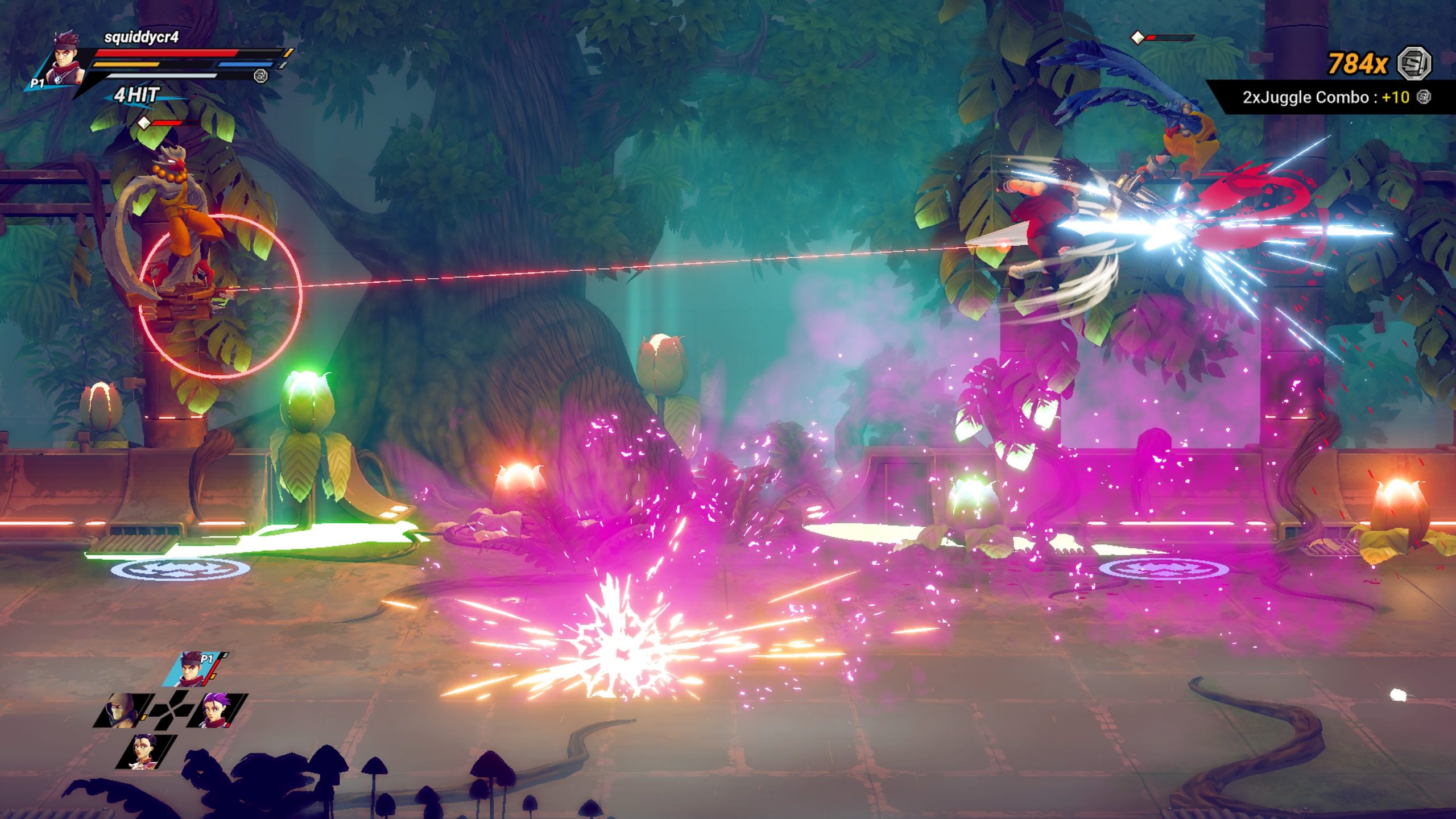This screenshot has height=819, width=1456.
Task: Click the coin currency icon beside 784x
Action: point(1414,63)
